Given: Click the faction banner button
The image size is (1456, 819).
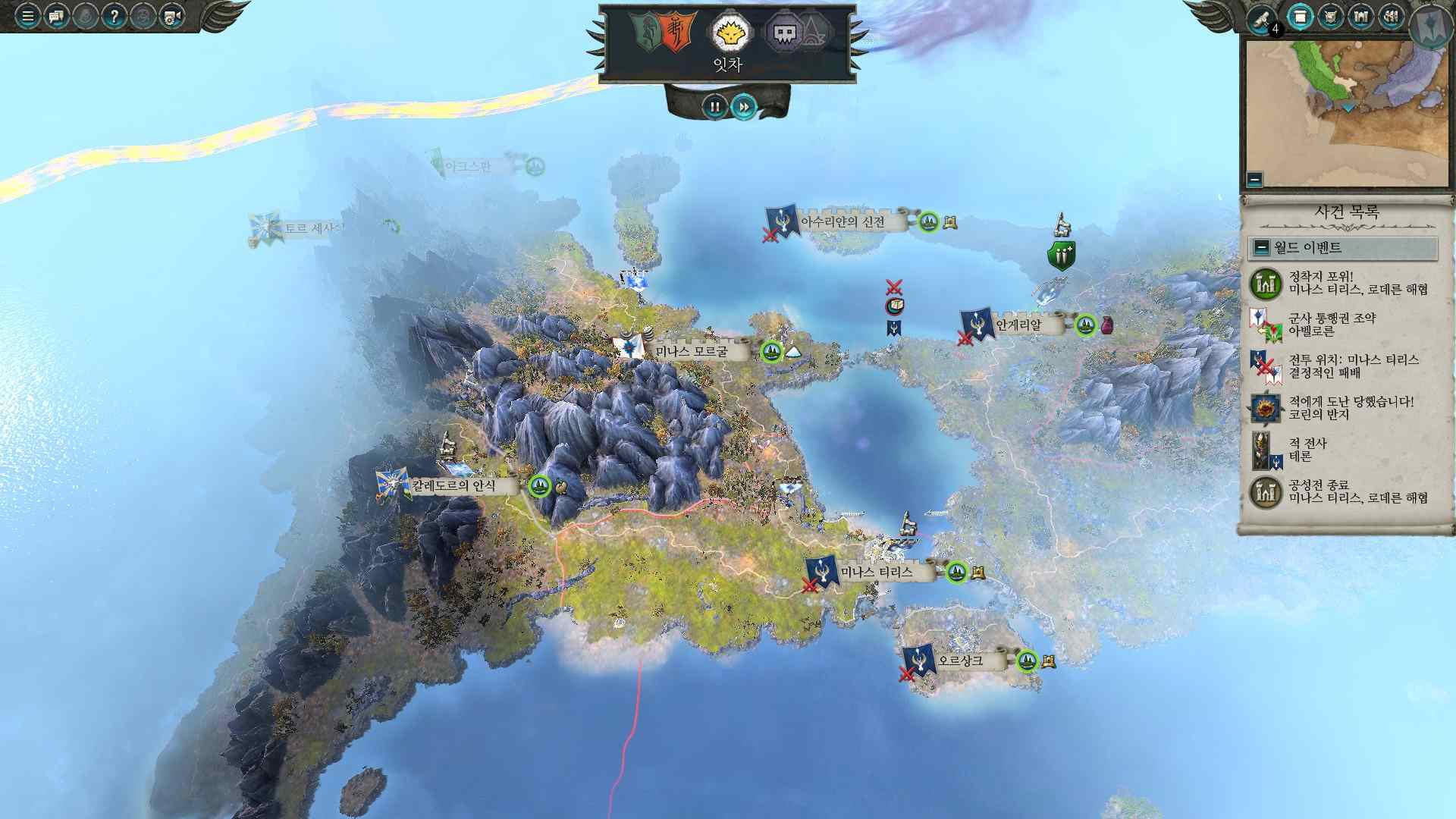Looking at the screenshot, I should click(x=1431, y=23).
